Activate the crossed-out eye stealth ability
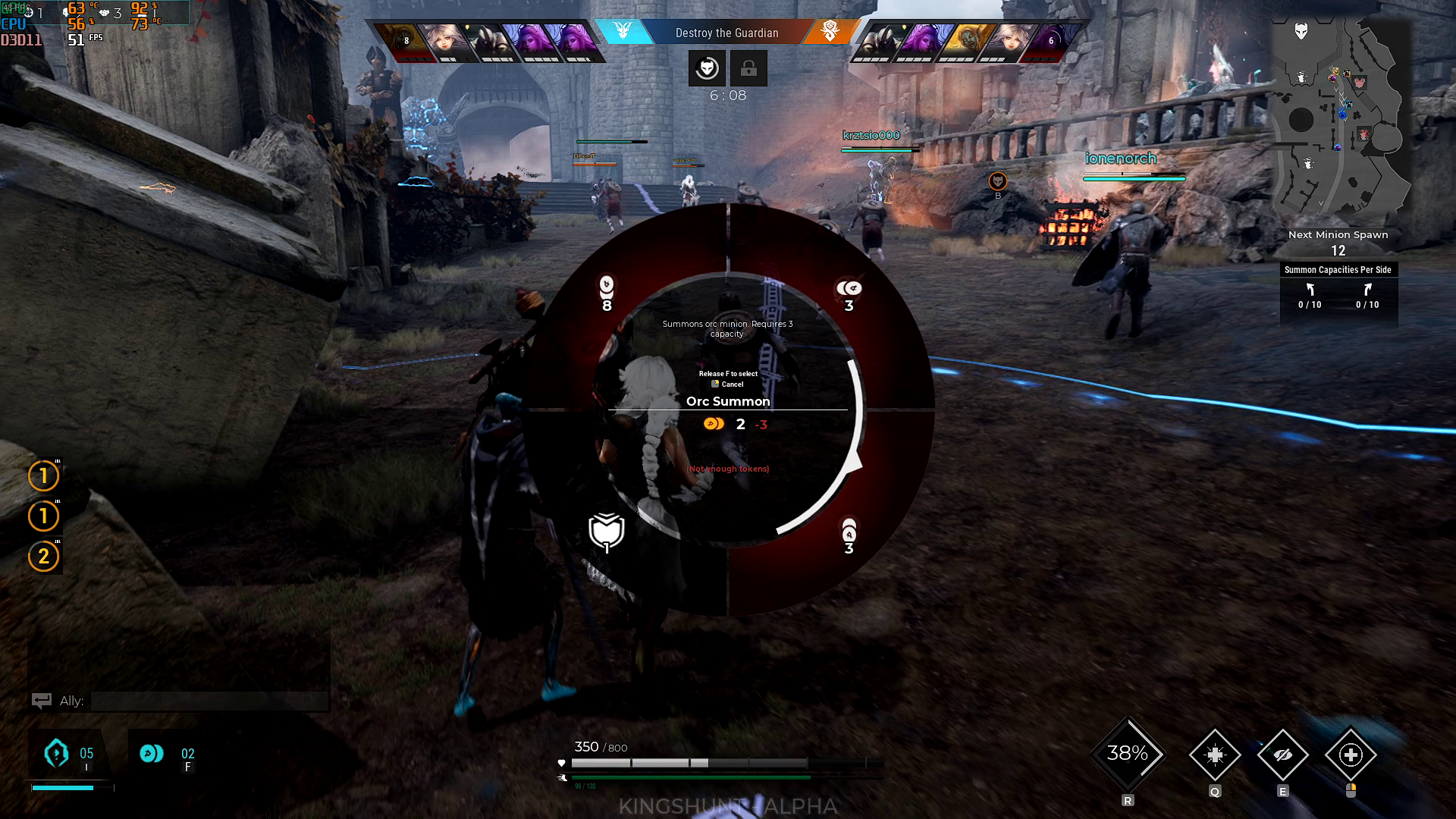This screenshot has height=819, width=1456. point(1282,755)
